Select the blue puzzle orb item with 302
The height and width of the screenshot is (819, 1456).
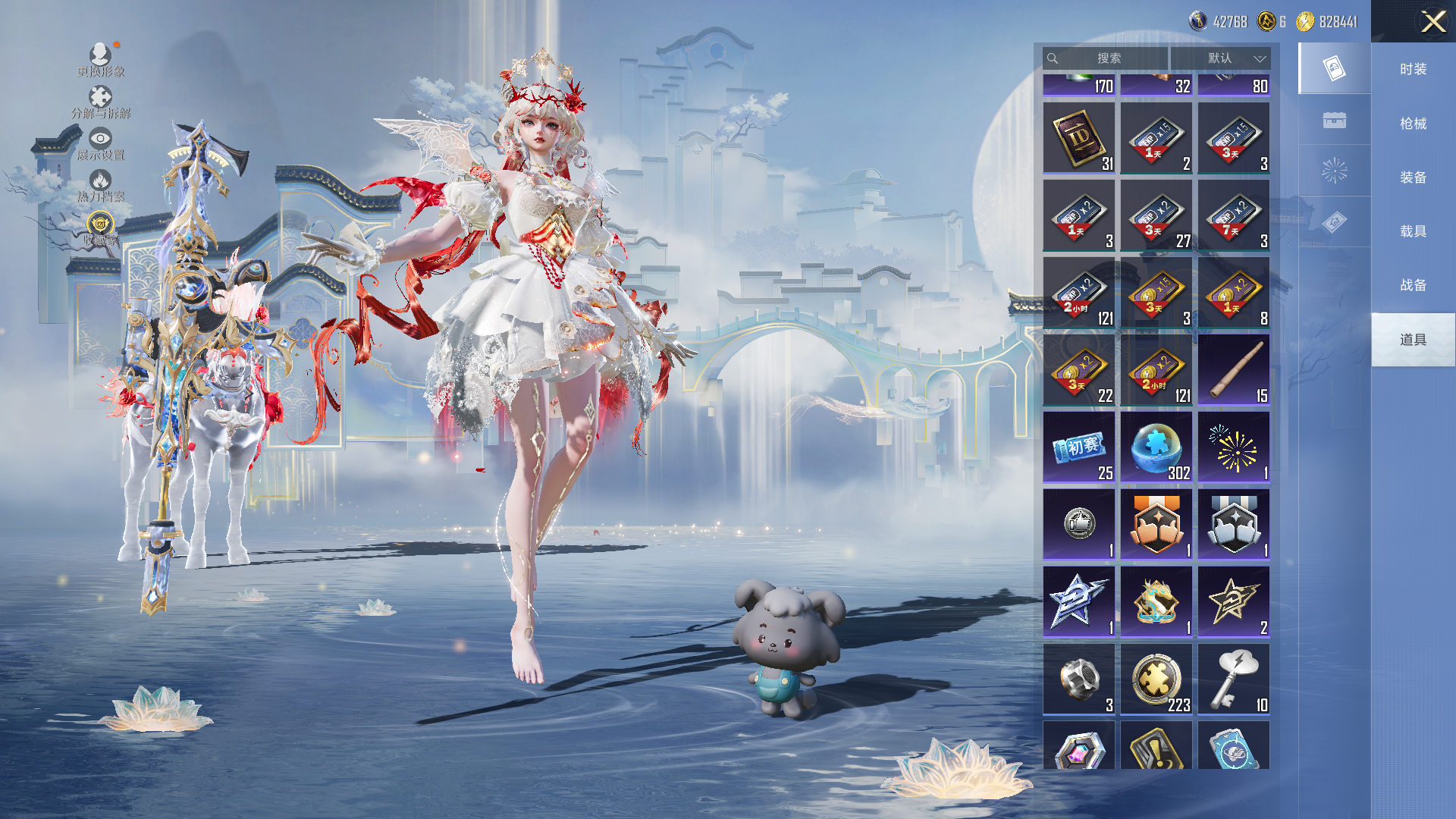tap(1156, 447)
